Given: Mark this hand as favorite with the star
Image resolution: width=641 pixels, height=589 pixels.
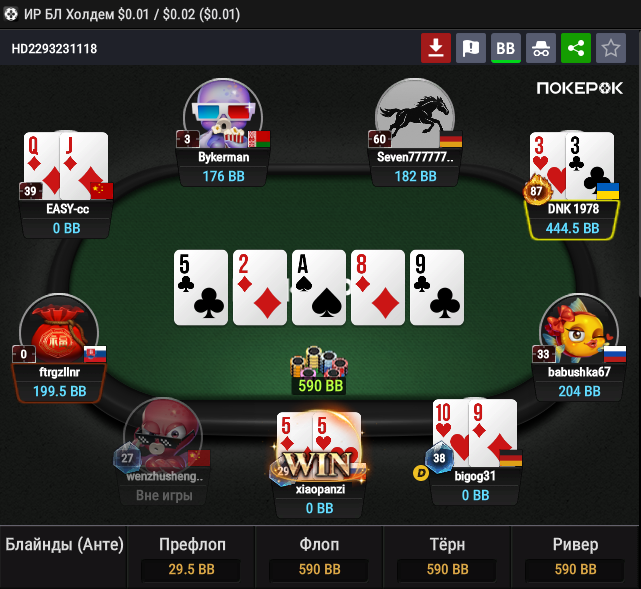Looking at the screenshot, I should [610, 48].
